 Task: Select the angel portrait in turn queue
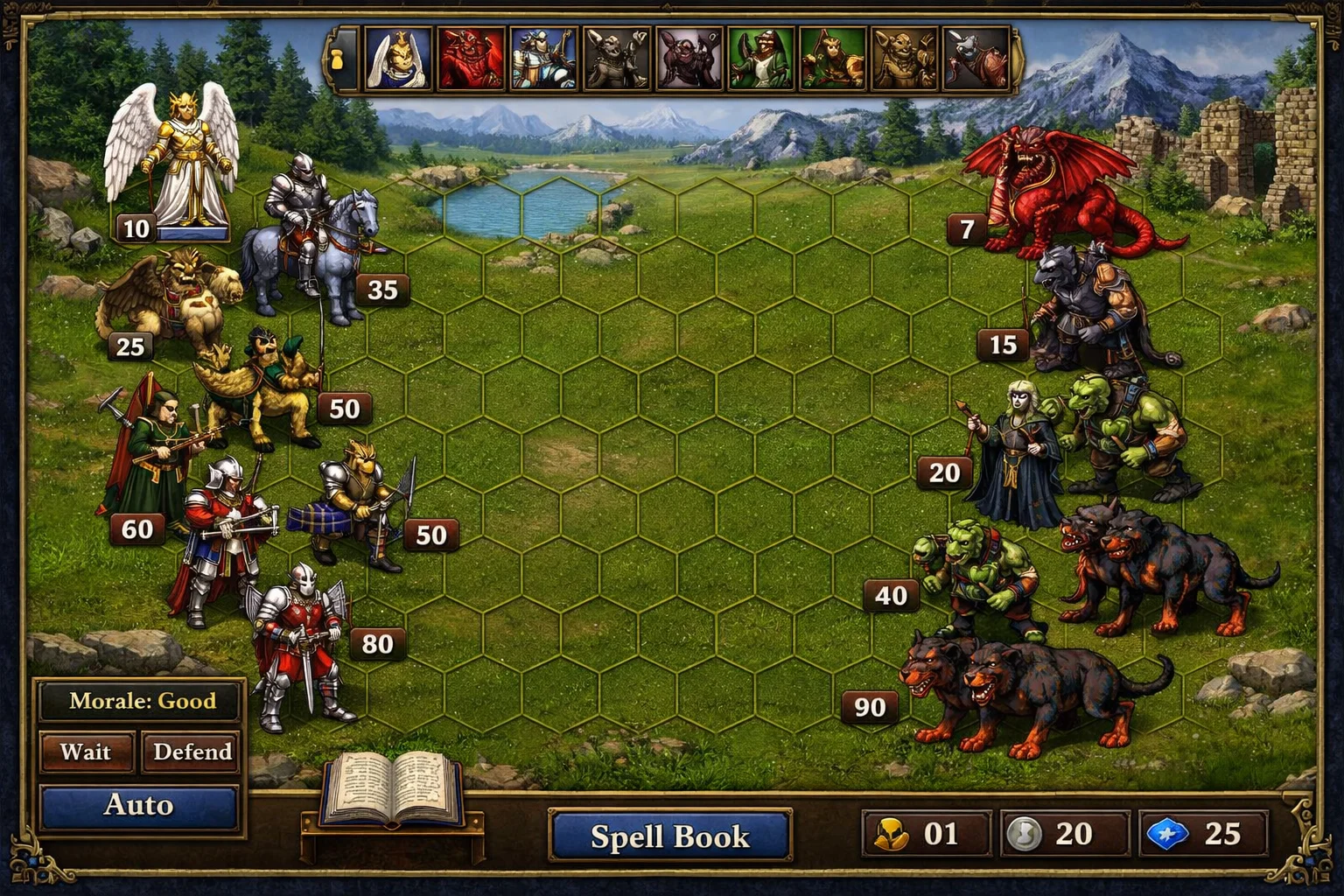pos(398,59)
